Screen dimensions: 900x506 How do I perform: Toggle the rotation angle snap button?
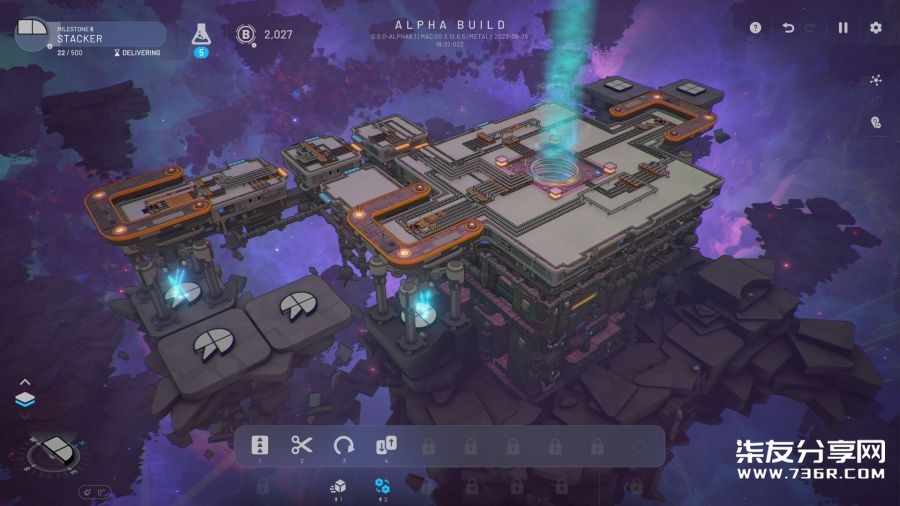pos(95,491)
